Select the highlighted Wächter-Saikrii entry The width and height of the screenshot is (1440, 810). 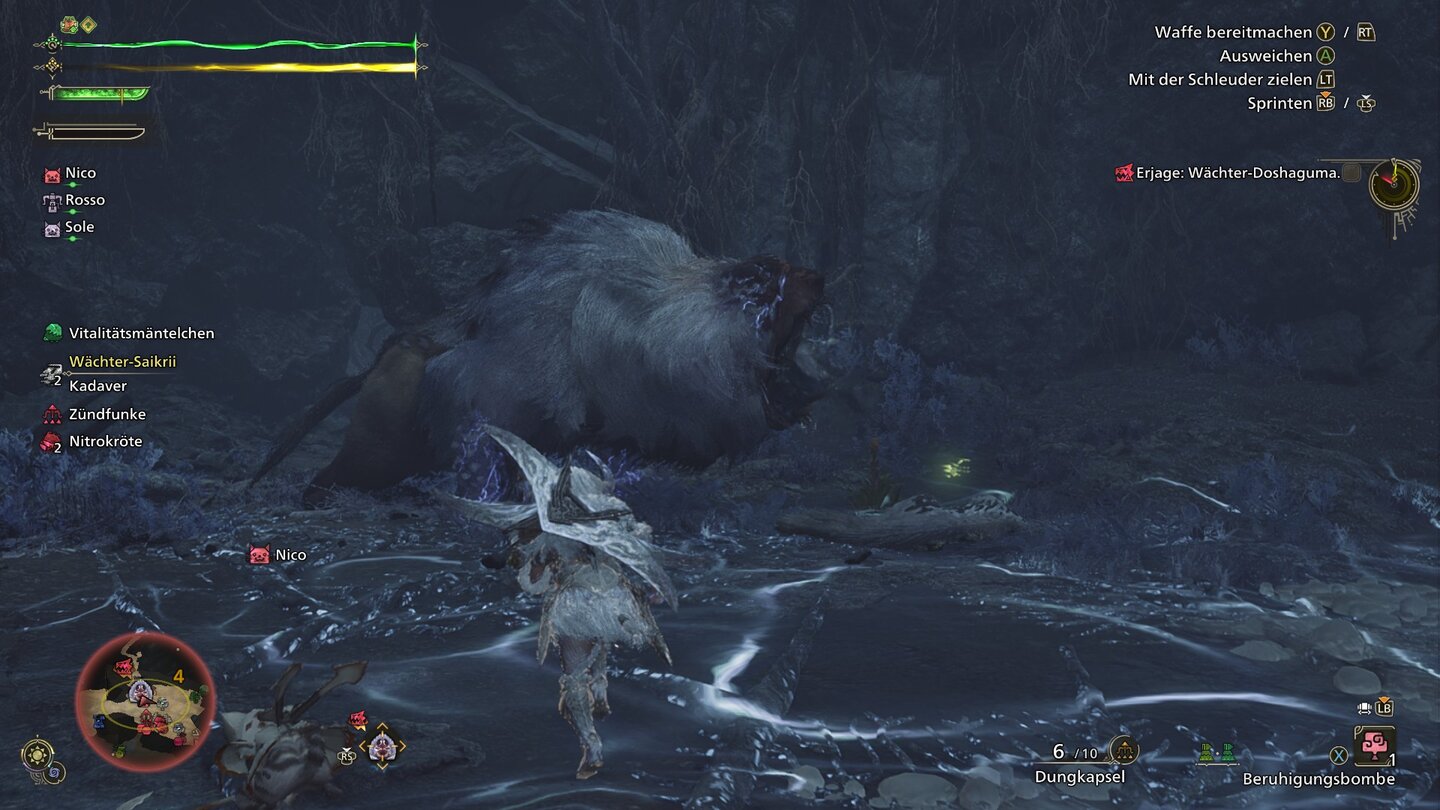coord(122,362)
